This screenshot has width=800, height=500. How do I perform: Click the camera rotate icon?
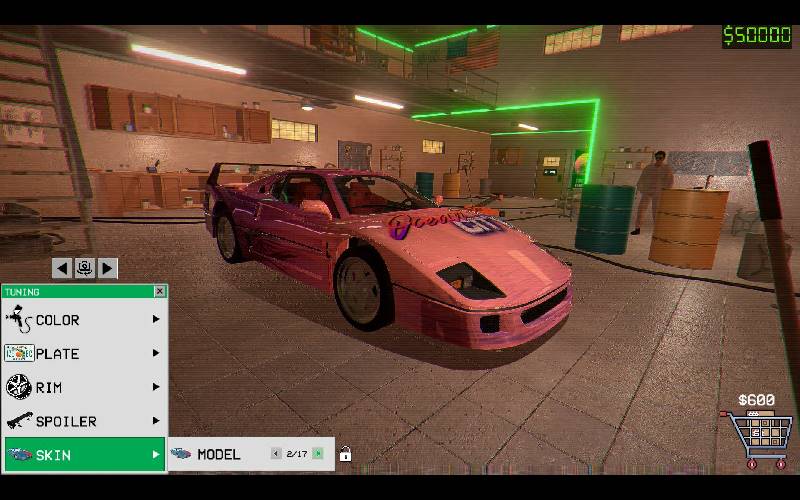coord(85,268)
